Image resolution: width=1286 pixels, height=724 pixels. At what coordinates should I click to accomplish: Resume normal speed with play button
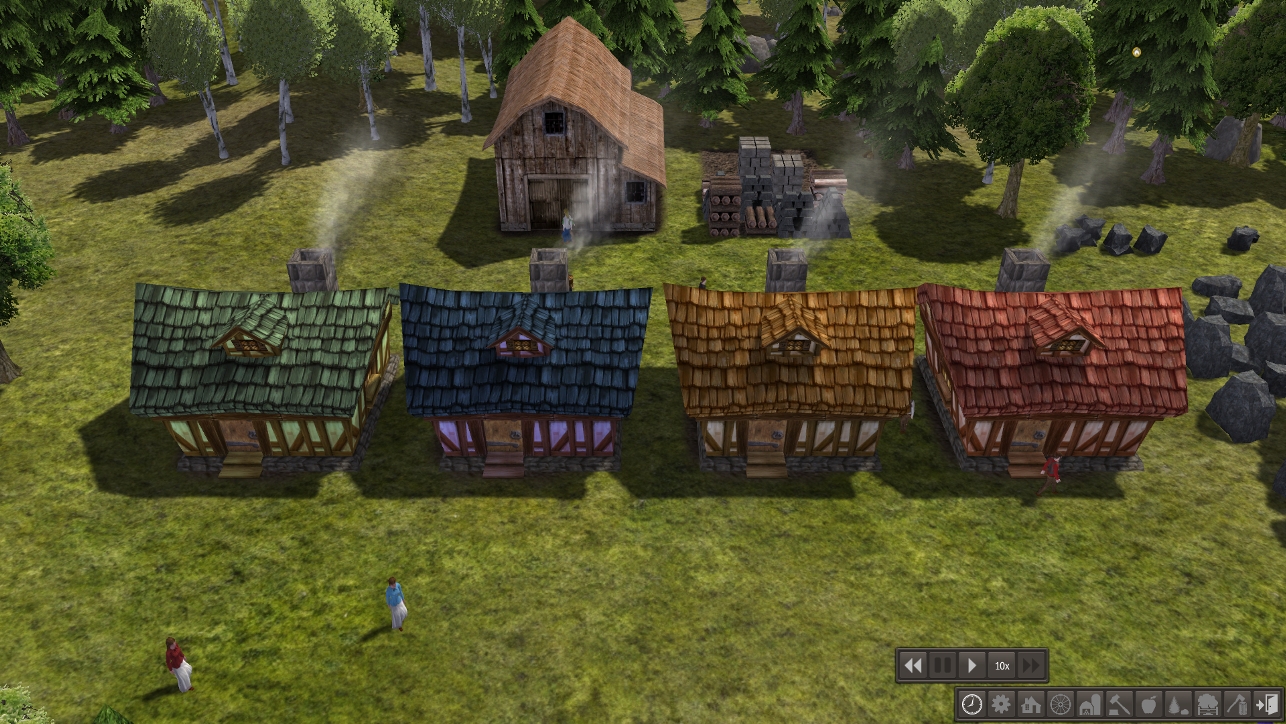(x=971, y=665)
